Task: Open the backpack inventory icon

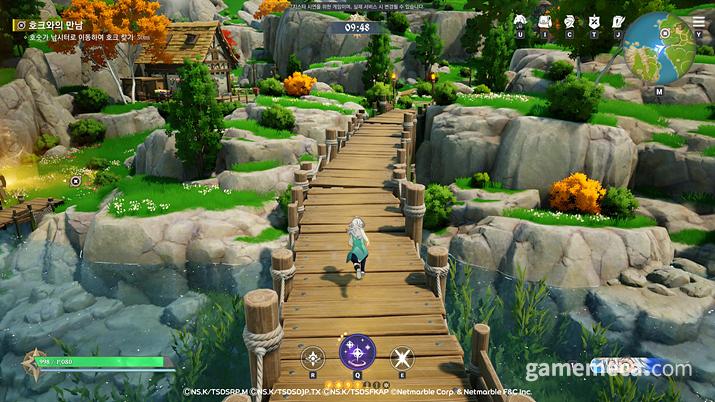Action: click(x=545, y=21)
